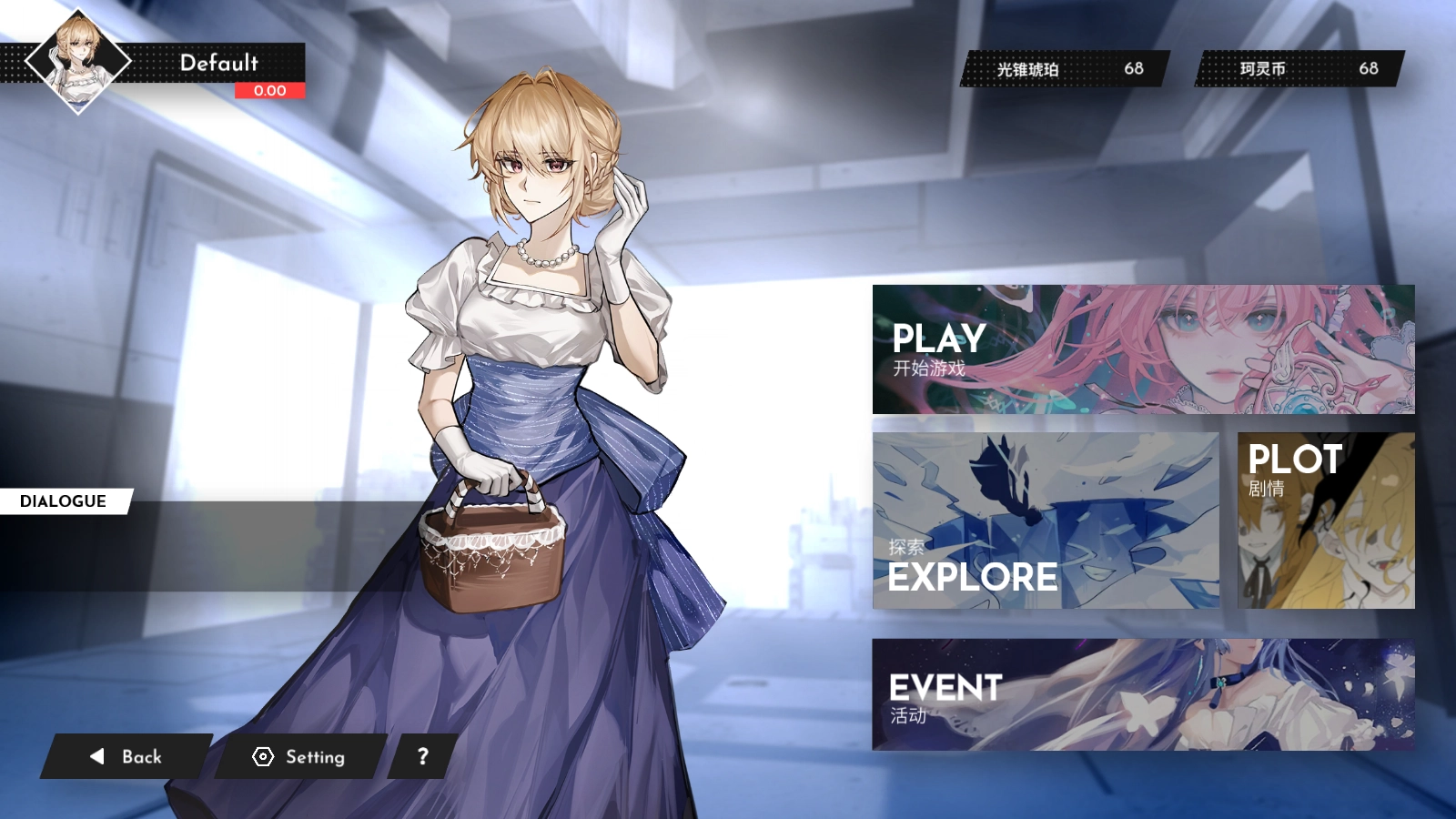Viewport: 1456px width, 819px height.
Task: Open the PLAY menu banner
Action: click(x=1143, y=349)
